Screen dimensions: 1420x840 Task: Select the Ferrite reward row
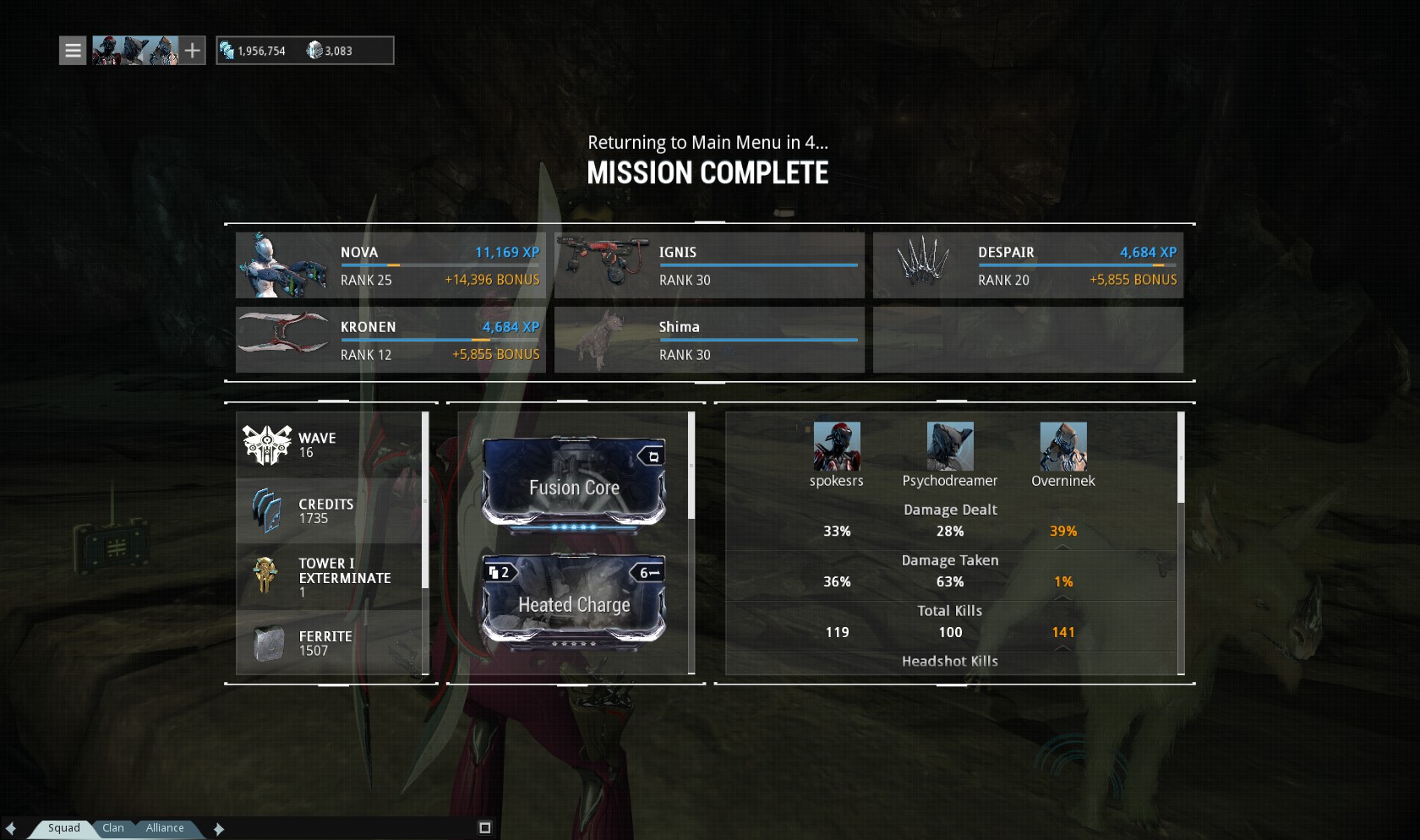point(330,643)
